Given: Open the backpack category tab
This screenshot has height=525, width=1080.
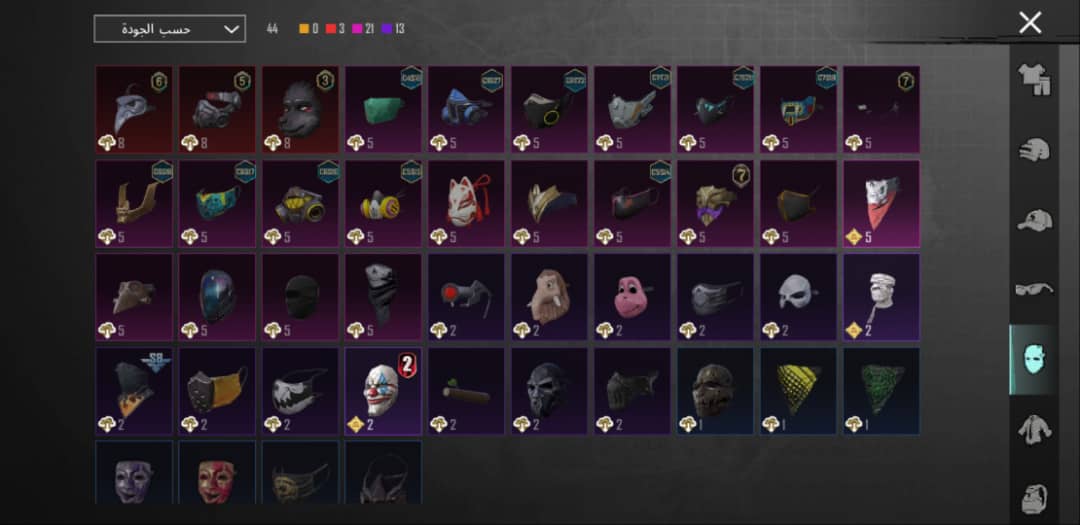Looking at the screenshot, I should 1033,497.
